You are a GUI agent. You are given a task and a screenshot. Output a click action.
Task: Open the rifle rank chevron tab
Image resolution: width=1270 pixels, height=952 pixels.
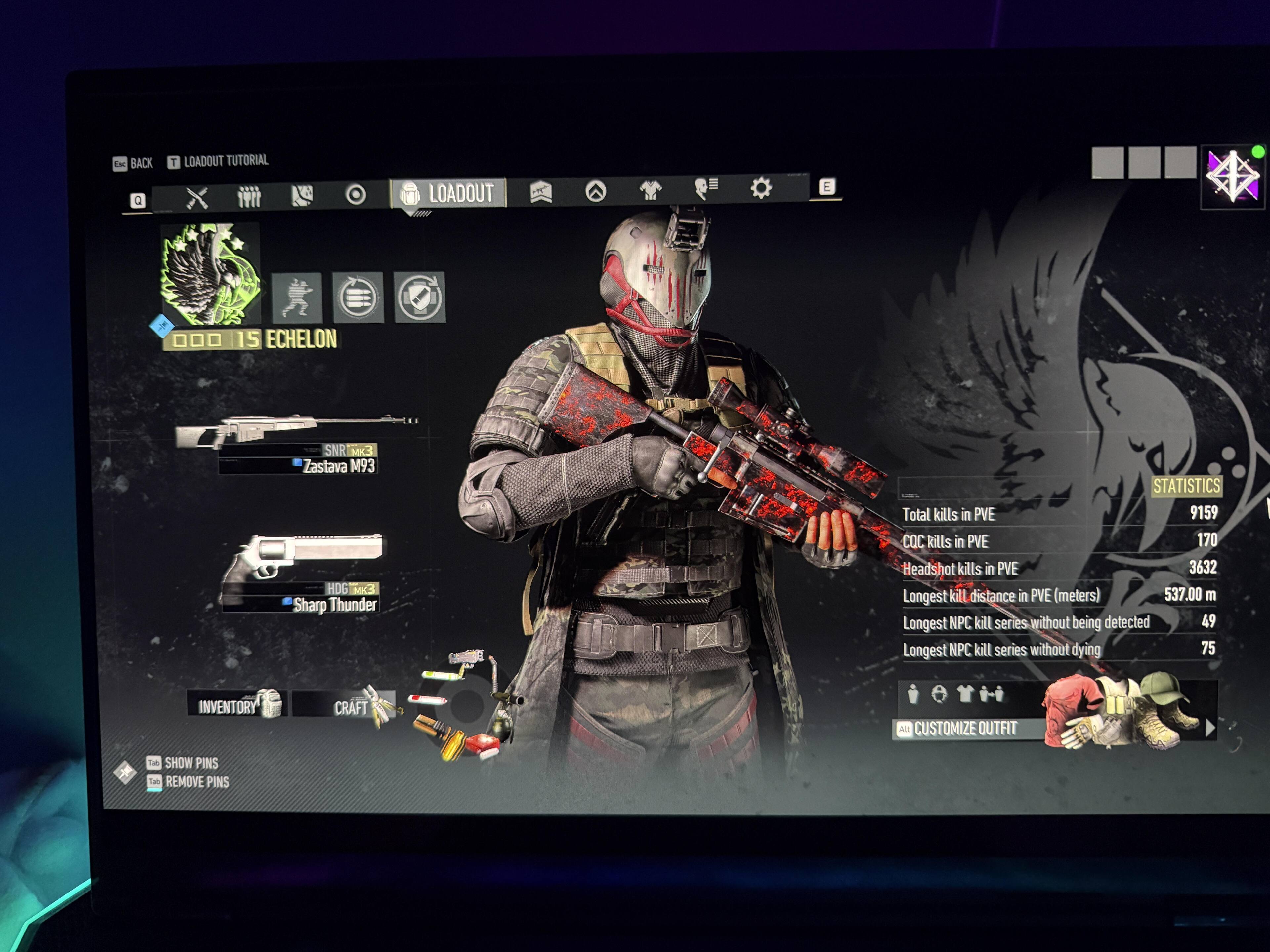(x=541, y=192)
